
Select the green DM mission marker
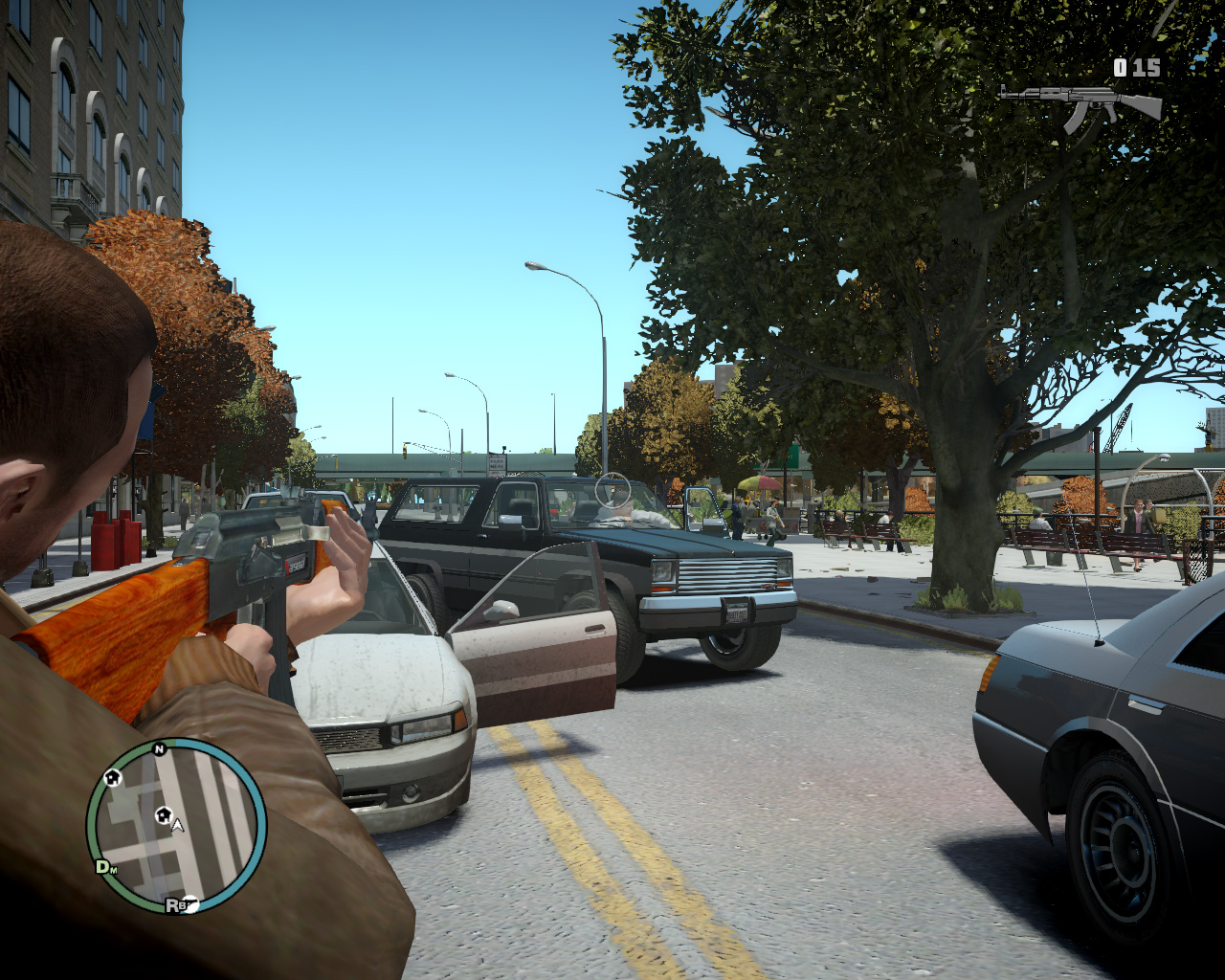pos(104,867)
